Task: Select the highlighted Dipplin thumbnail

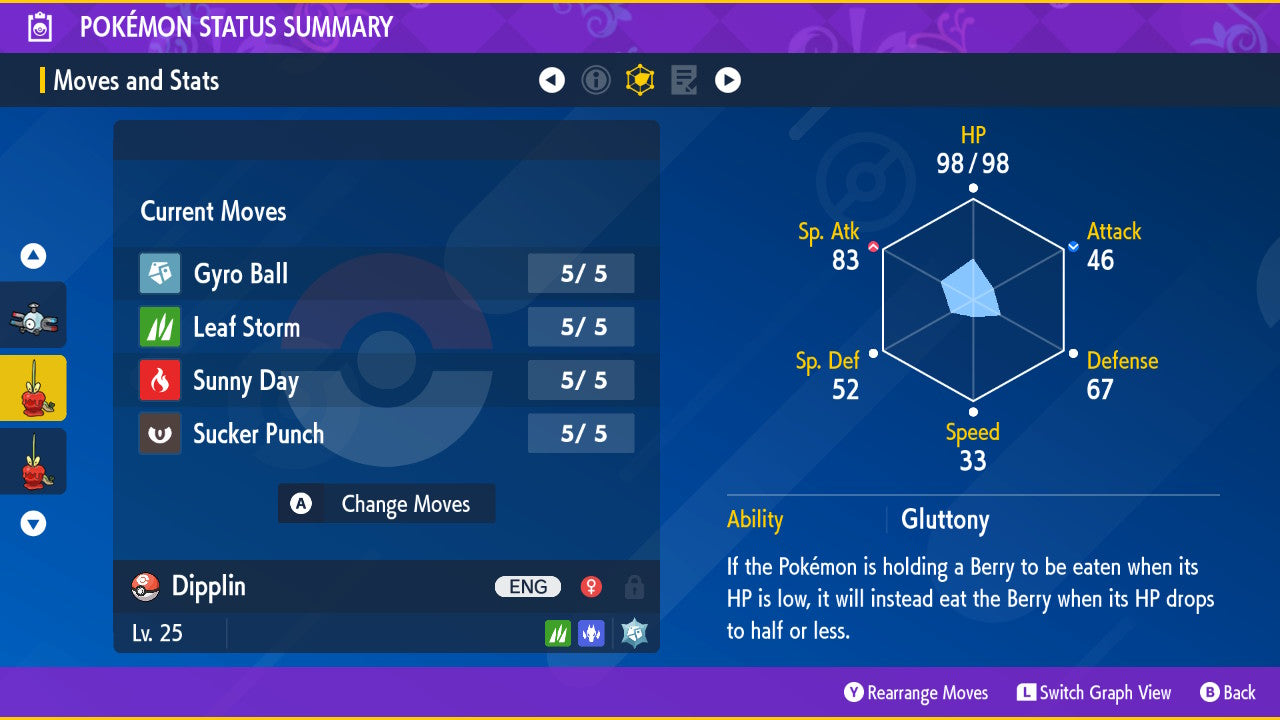Action: 33,388
